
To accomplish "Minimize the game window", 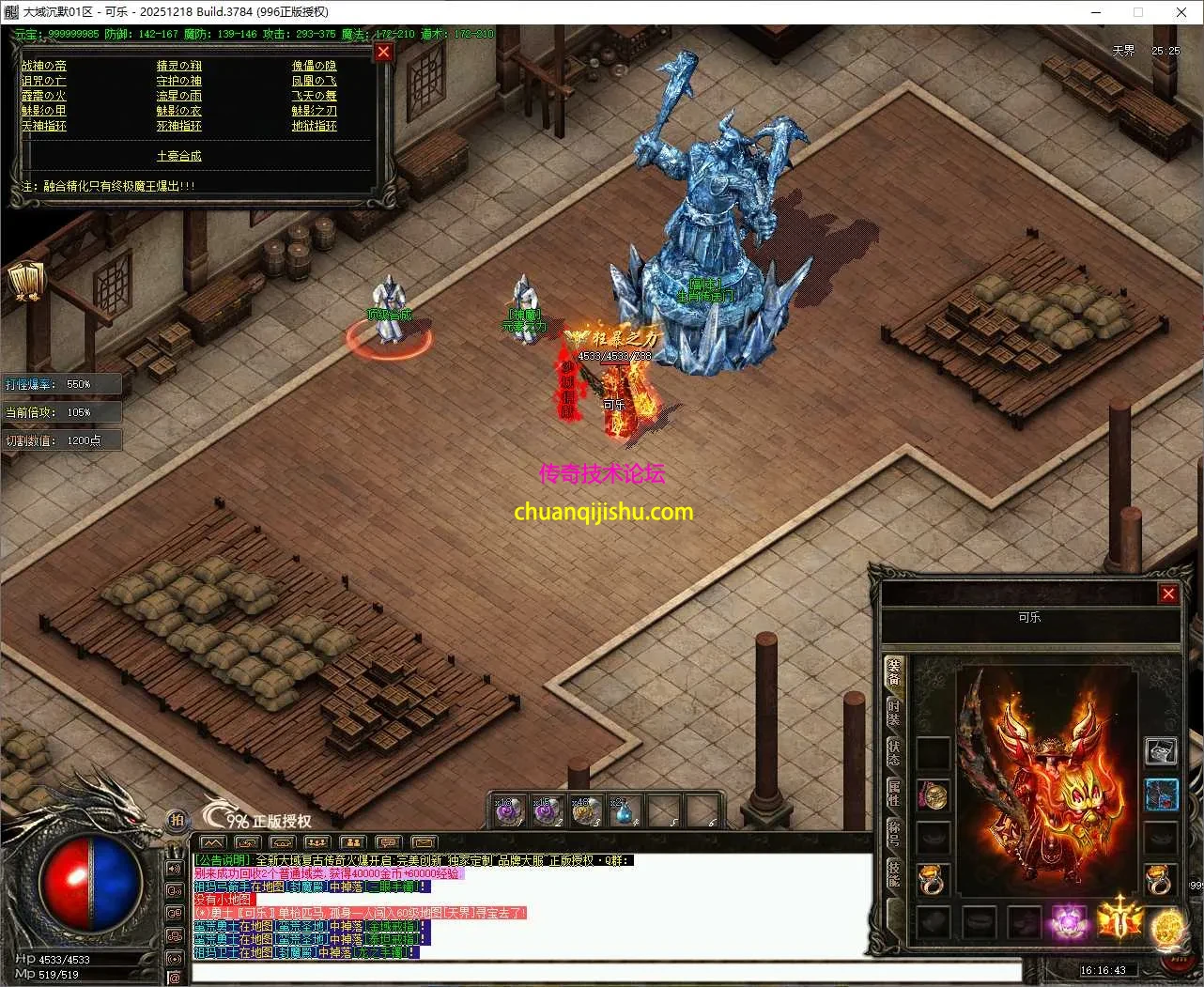I will point(1096,12).
